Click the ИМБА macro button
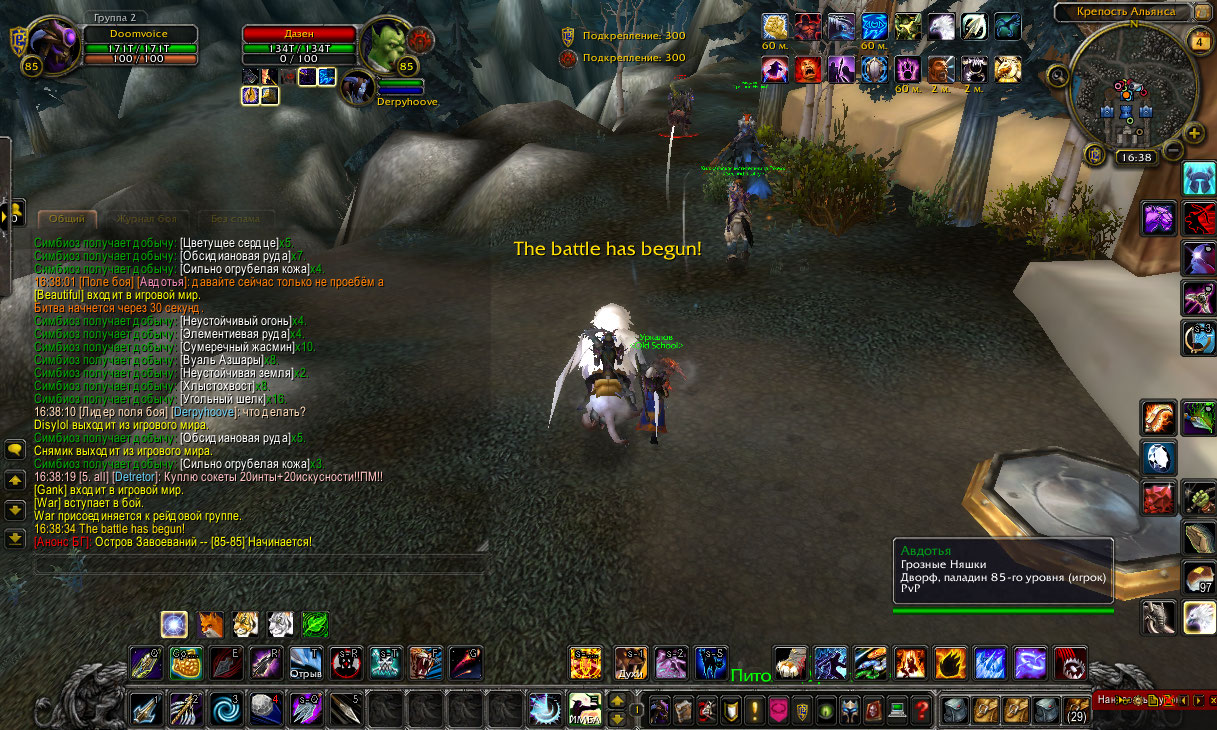Image resolution: width=1217 pixels, height=730 pixels. coord(585,709)
